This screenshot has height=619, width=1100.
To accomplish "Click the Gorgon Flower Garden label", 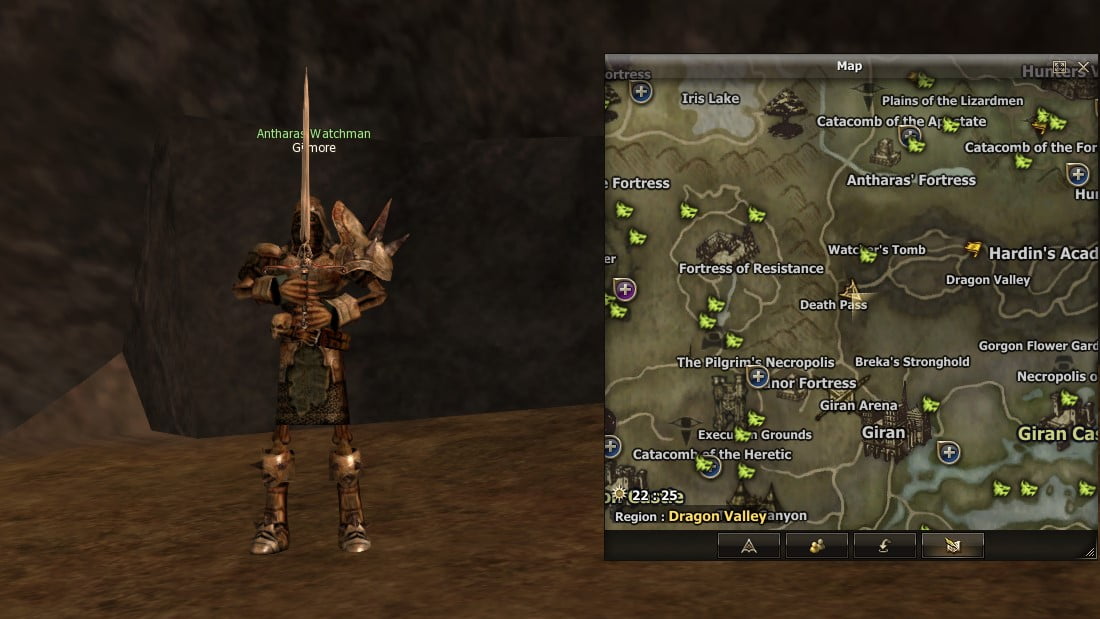I will coord(1037,346).
